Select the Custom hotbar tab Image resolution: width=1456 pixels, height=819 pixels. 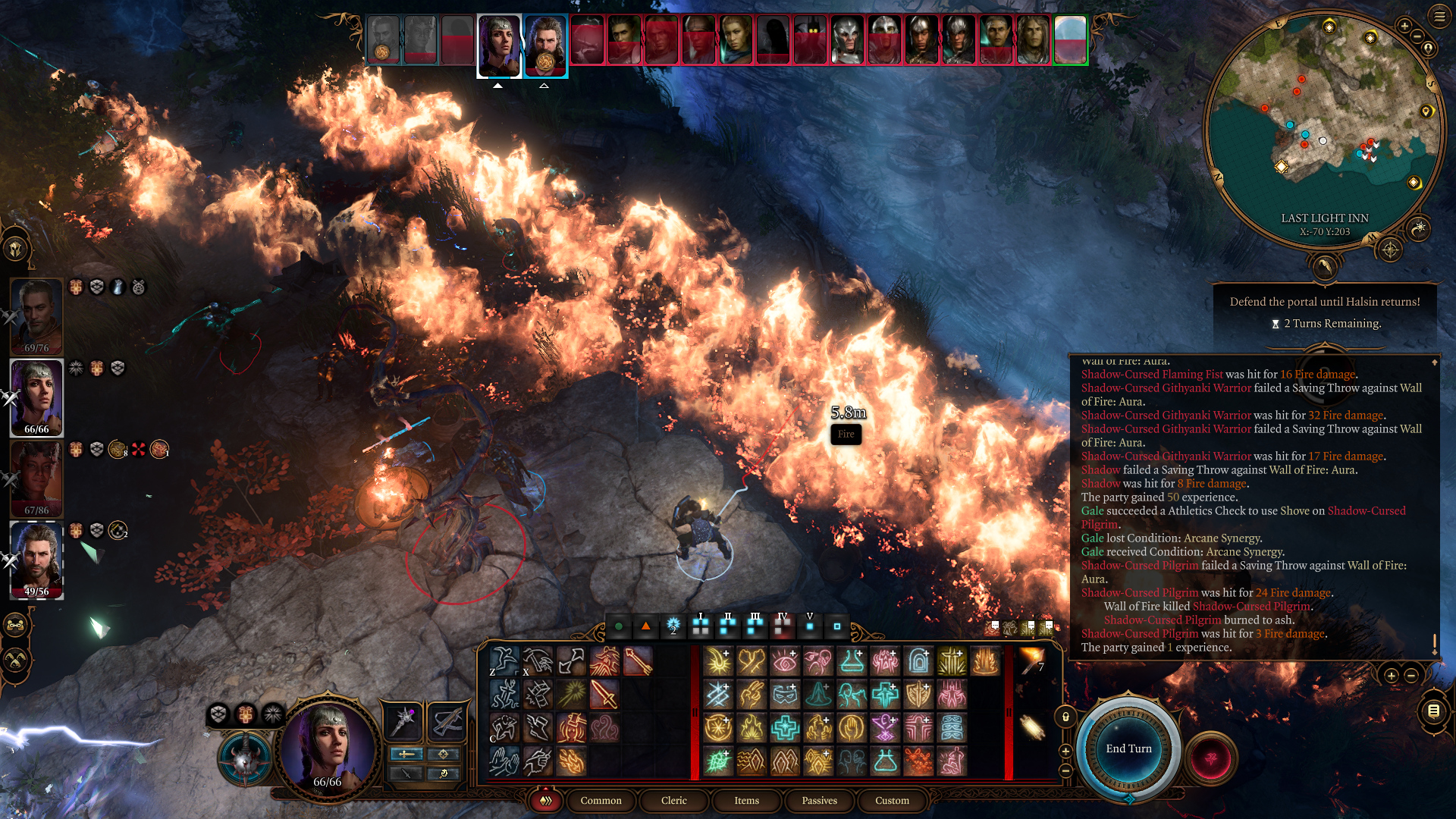click(892, 801)
